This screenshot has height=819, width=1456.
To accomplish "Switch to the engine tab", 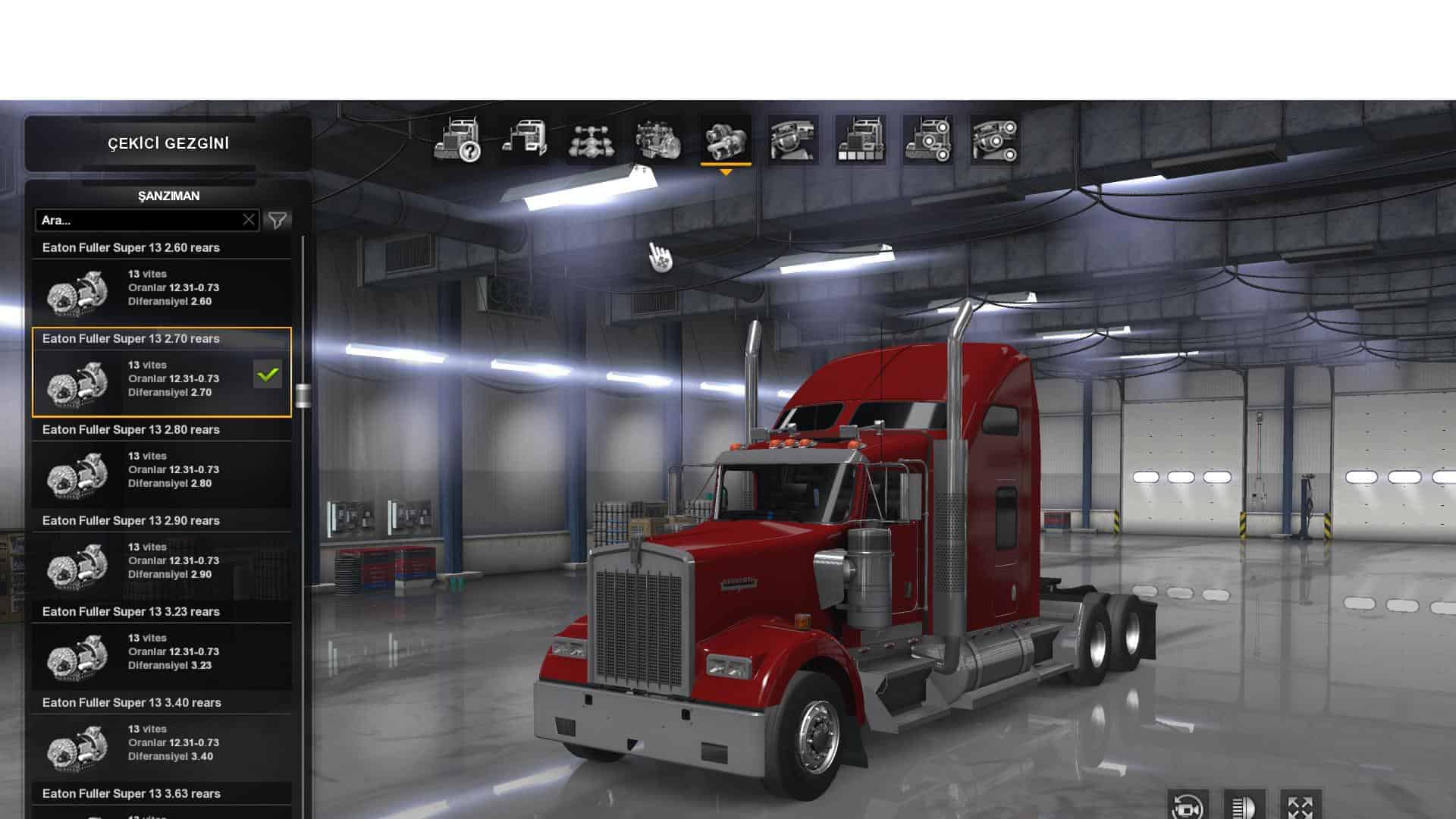I will pos(658,140).
